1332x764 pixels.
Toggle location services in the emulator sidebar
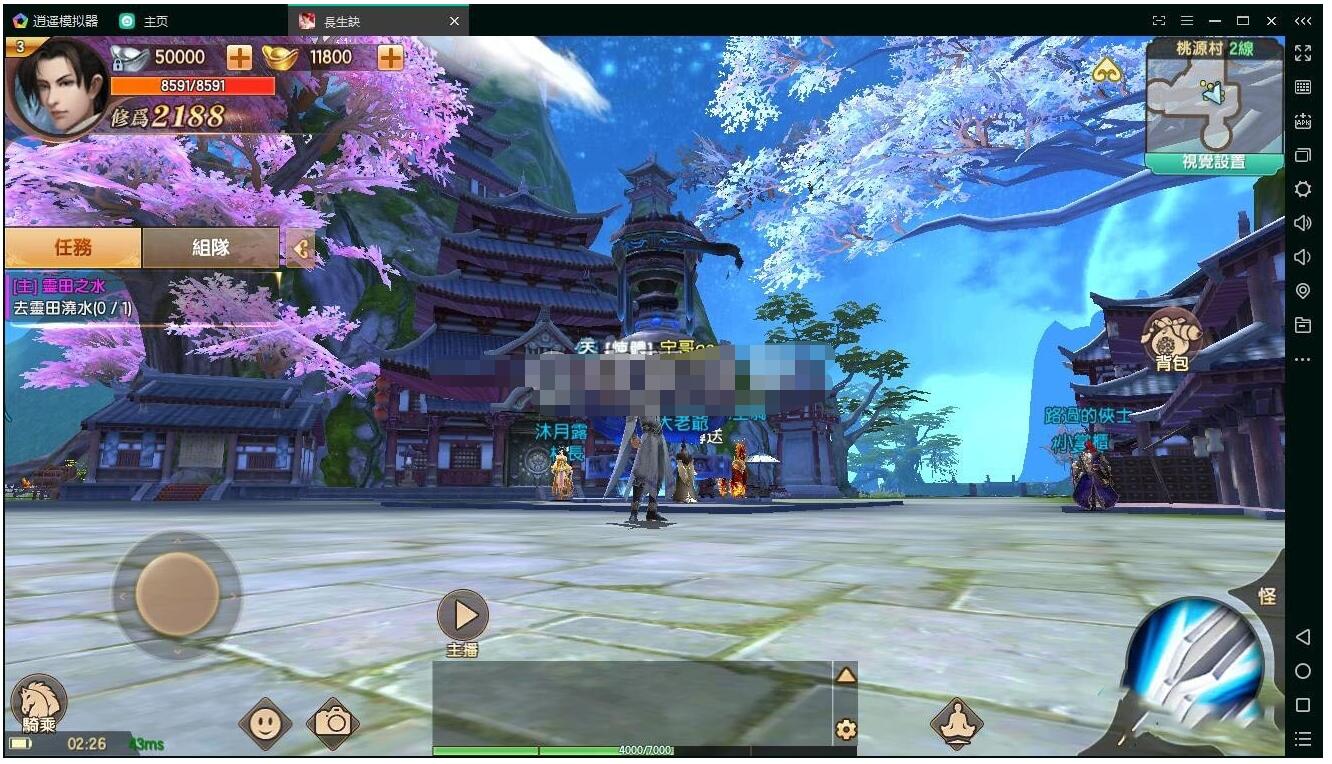click(x=1302, y=290)
